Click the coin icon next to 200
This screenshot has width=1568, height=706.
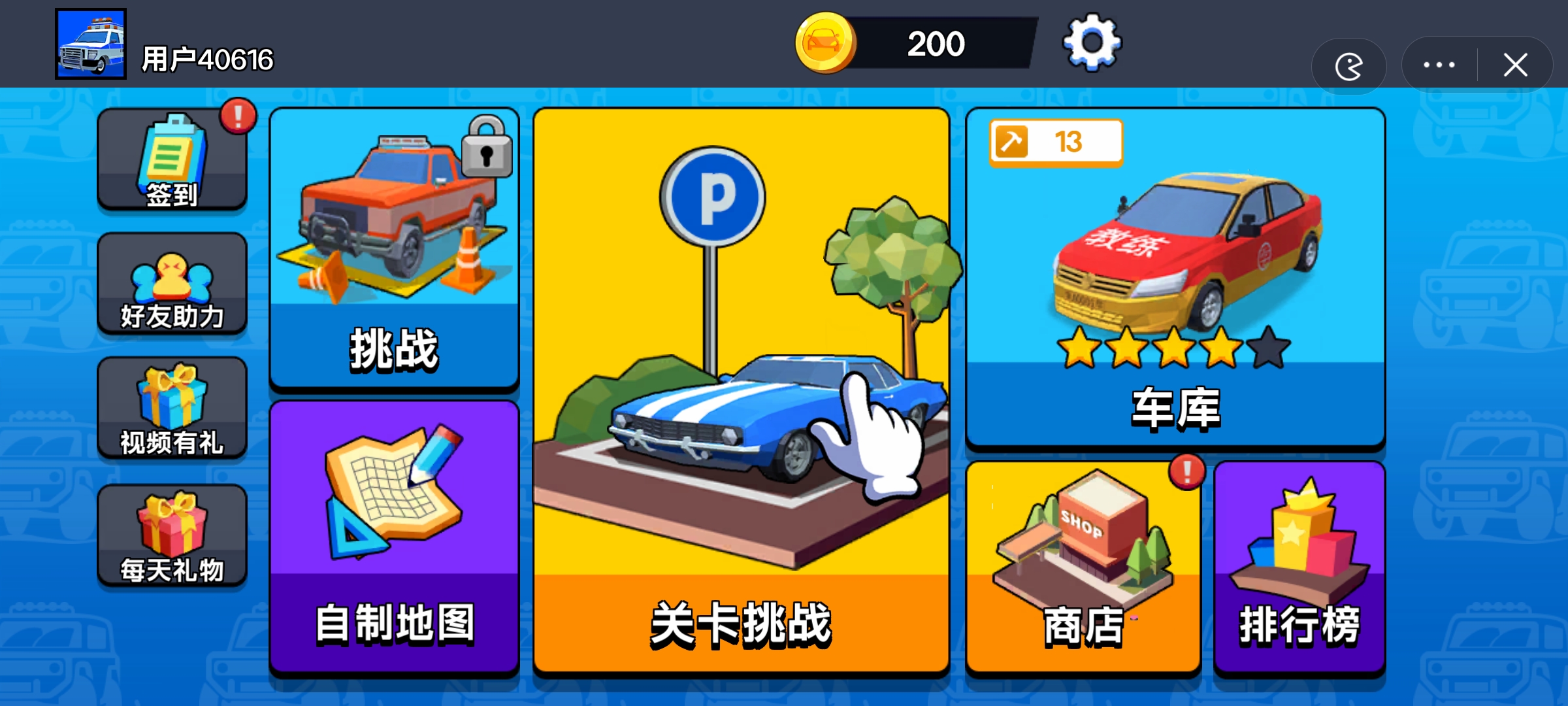click(825, 43)
